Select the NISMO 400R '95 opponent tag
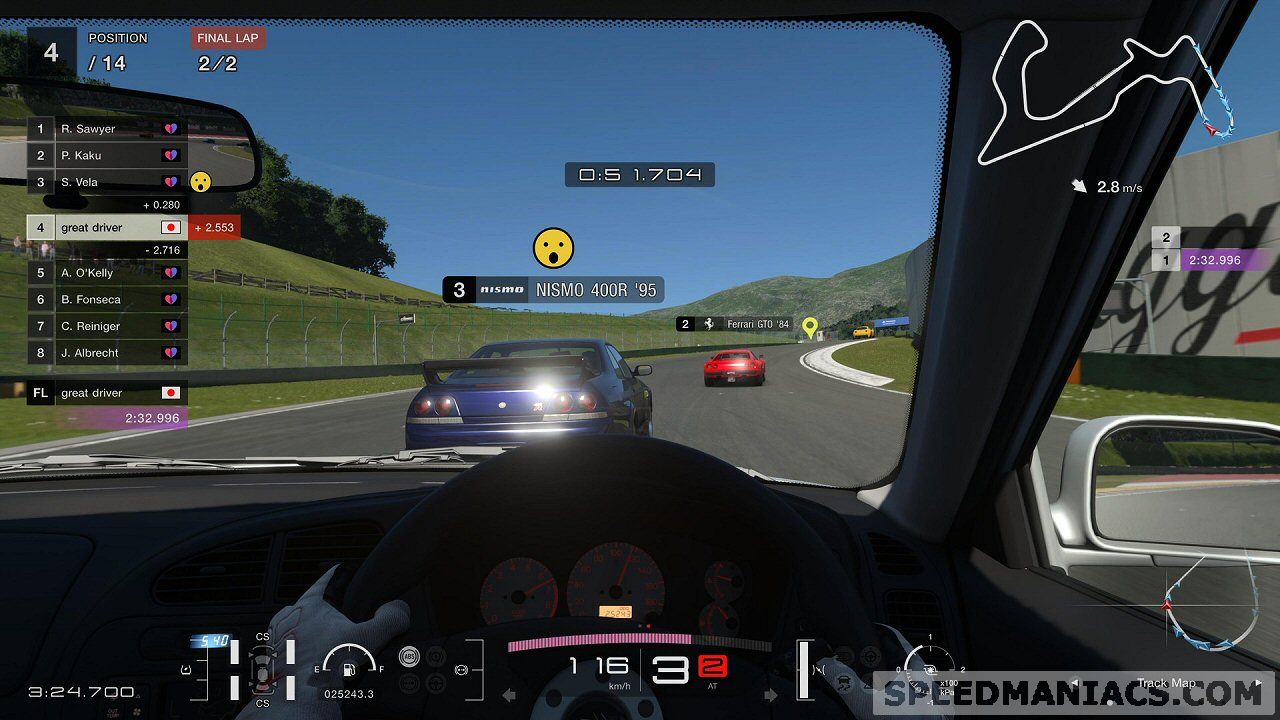 pyautogui.click(x=553, y=290)
